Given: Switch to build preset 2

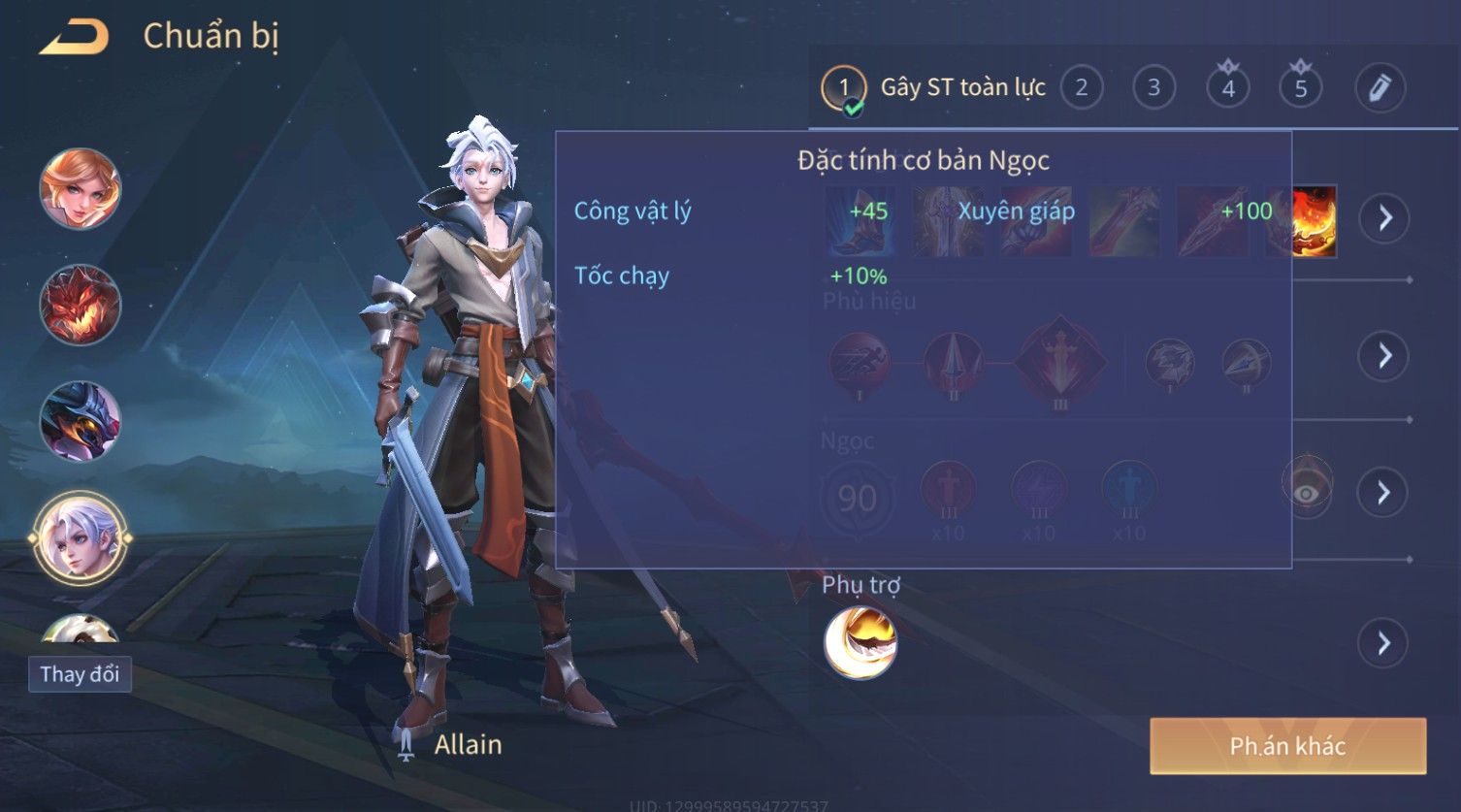Looking at the screenshot, I should click(x=1081, y=88).
